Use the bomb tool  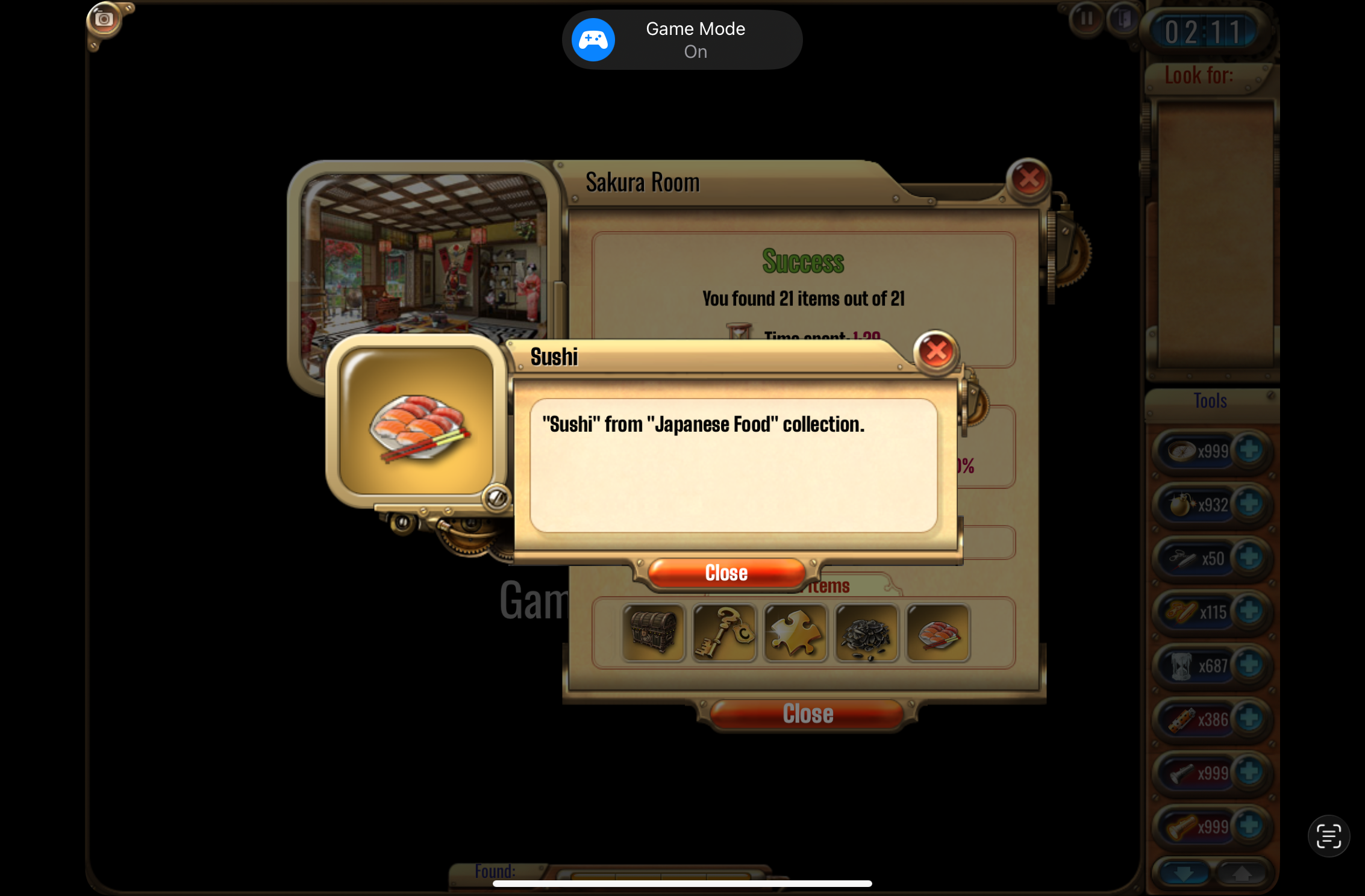coord(1182,505)
